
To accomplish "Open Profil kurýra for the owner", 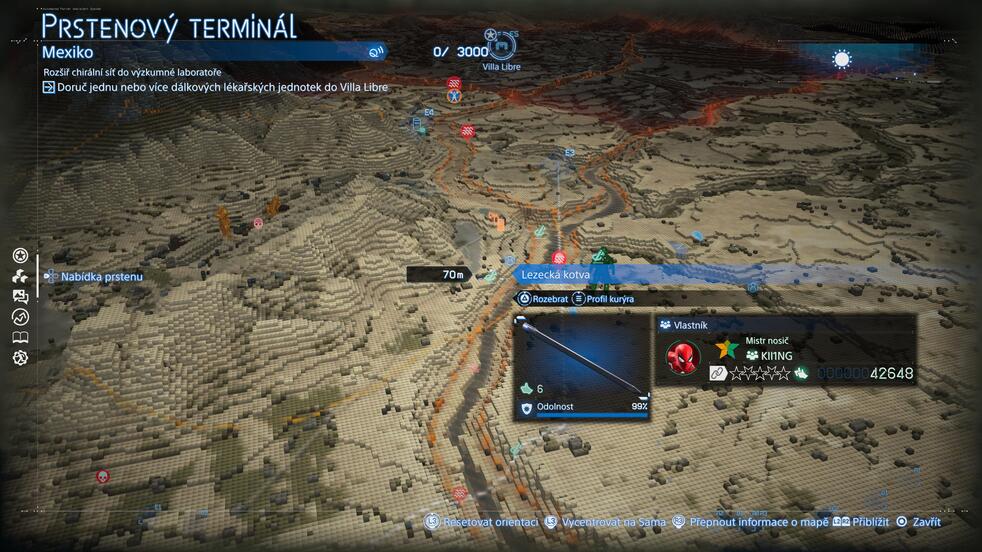I will click(x=603, y=299).
